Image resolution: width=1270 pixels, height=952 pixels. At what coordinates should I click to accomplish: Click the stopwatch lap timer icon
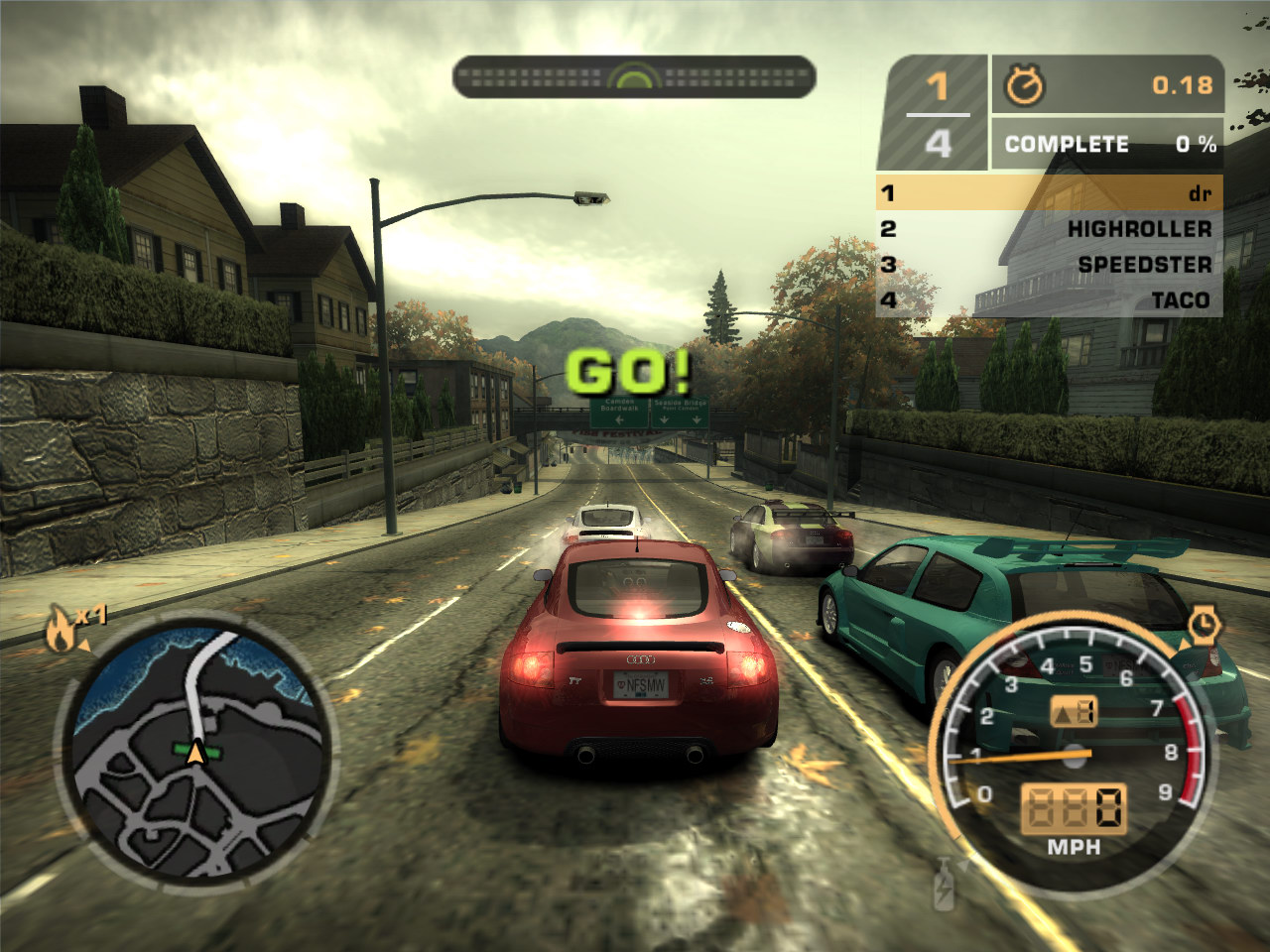click(1024, 86)
